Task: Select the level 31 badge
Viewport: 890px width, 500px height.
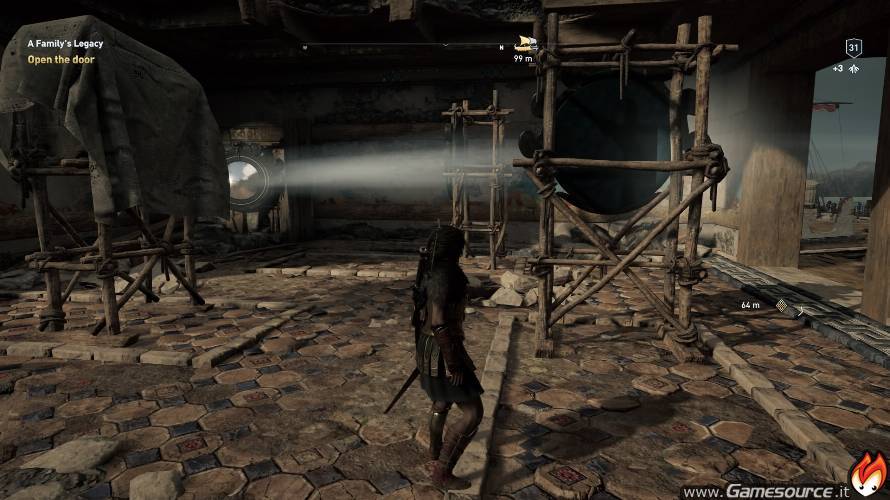Action: tap(853, 47)
